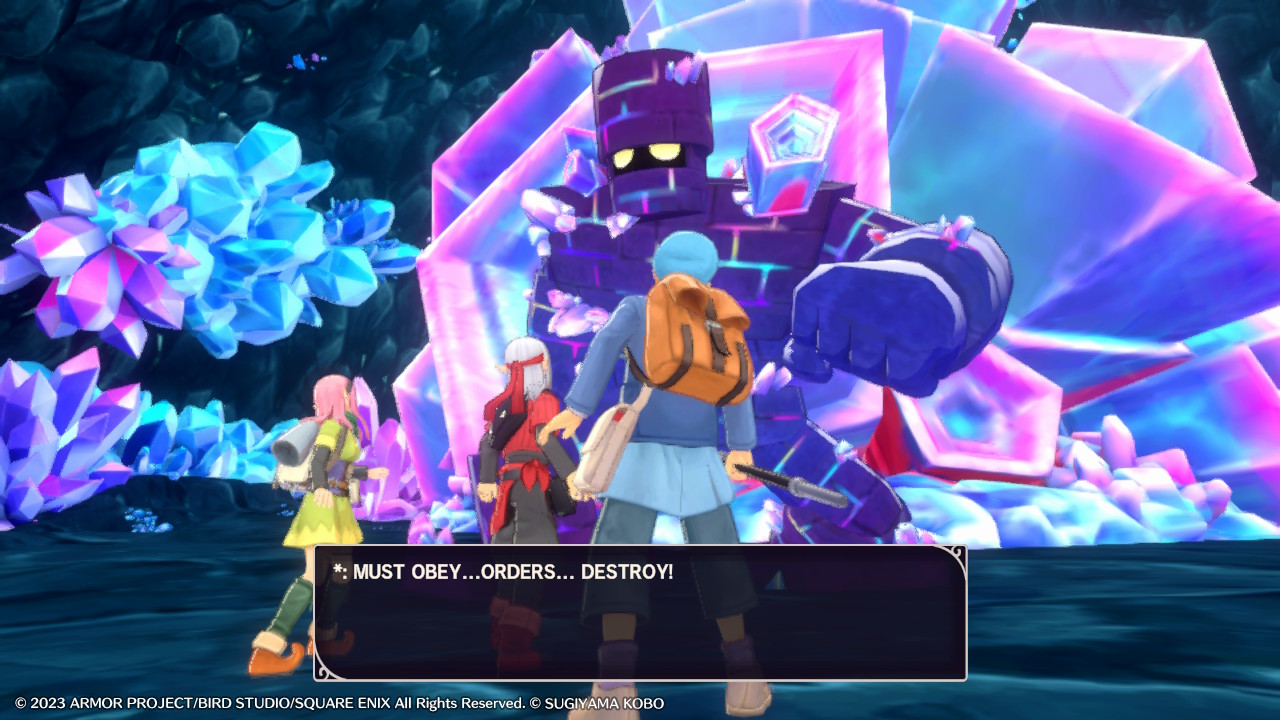Advance the "MUST OBEY...ORDERS" dialogue box
1280x720 pixels.
click(640, 612)
